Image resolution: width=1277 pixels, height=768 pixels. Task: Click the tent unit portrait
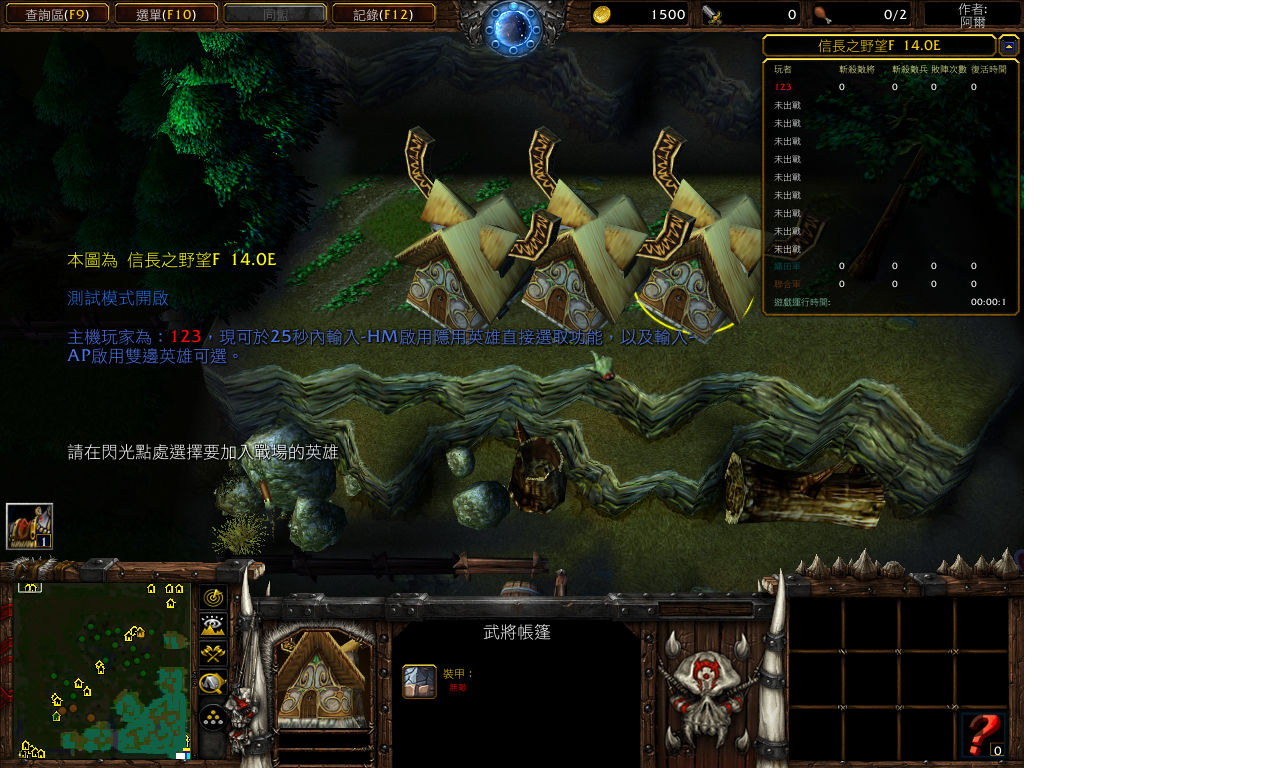click(322, 678)
